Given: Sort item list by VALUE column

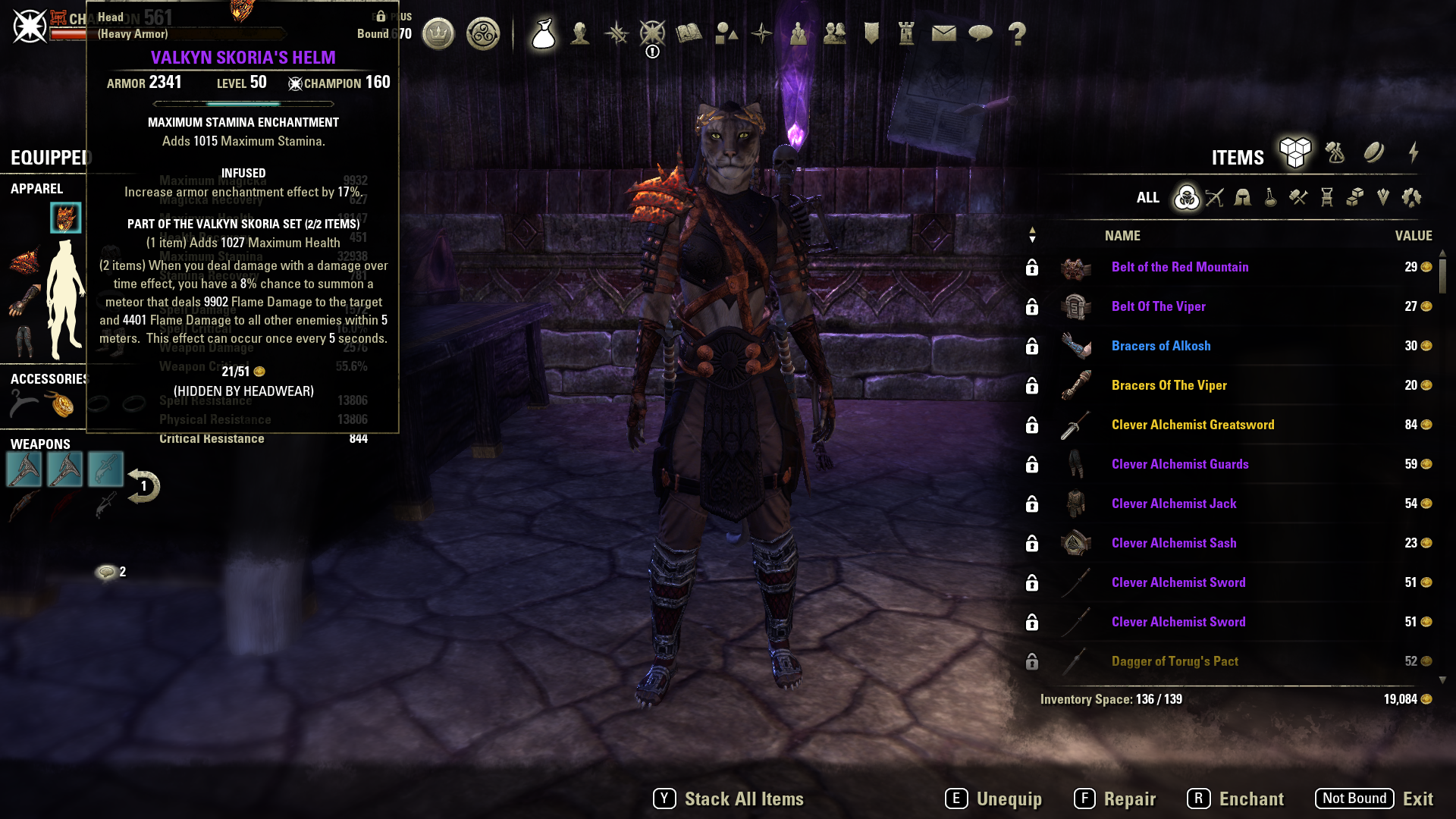Looking at the screenshot, I should pos(1413,236).
